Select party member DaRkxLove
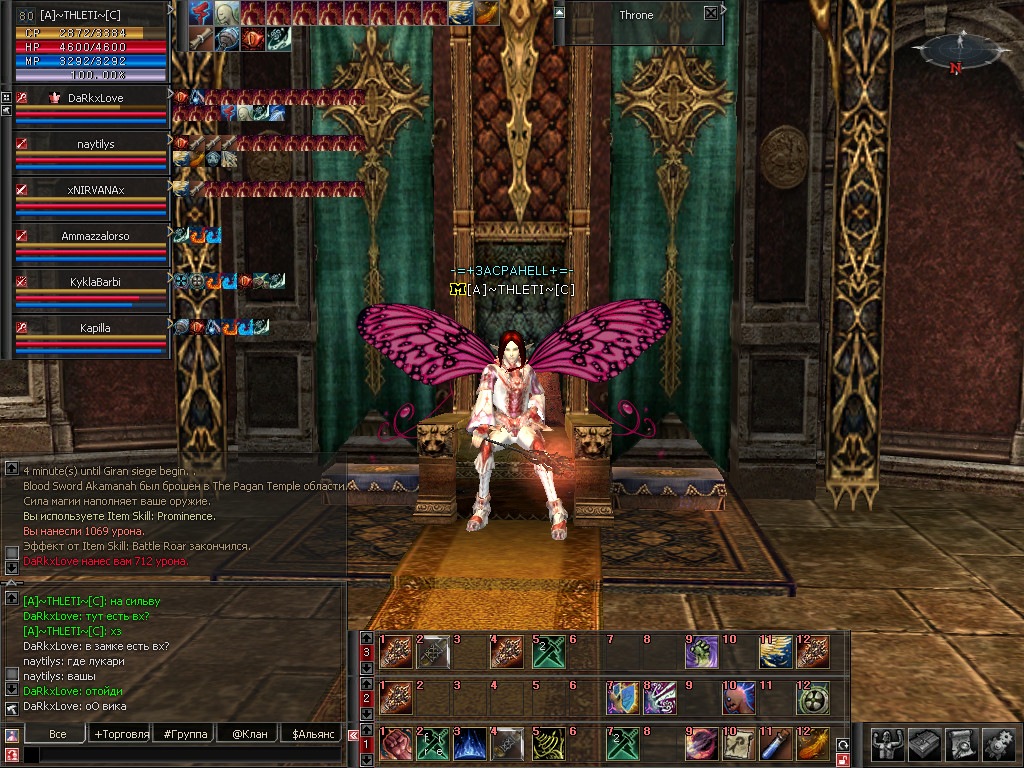This screenshot has width=1024, height=768. point(96,98)
